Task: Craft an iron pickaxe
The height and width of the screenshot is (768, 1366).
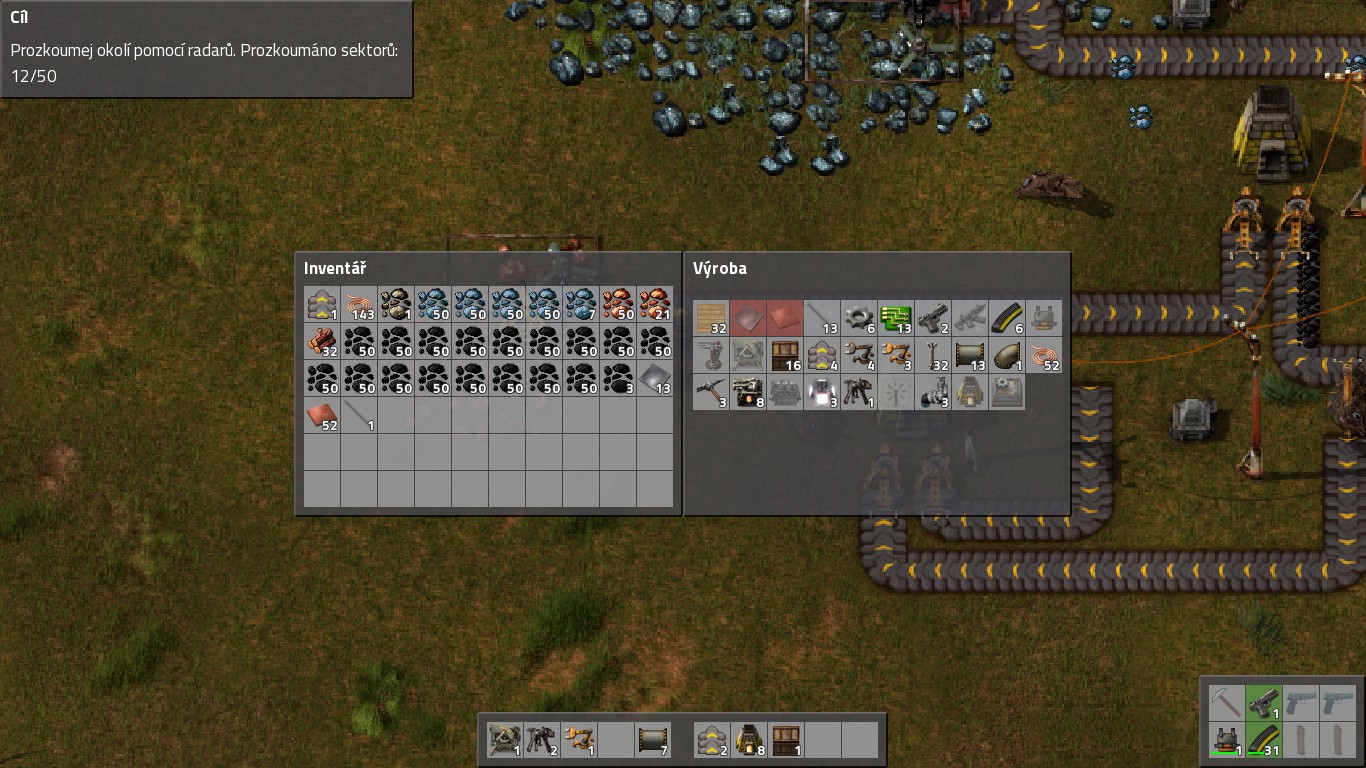Action: point(711,393)
